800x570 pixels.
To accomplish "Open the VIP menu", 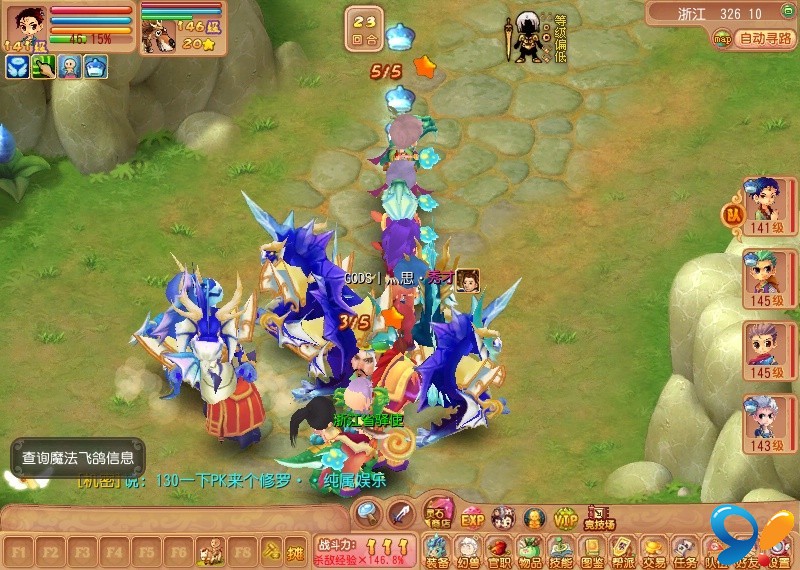I will click(566, 517).
